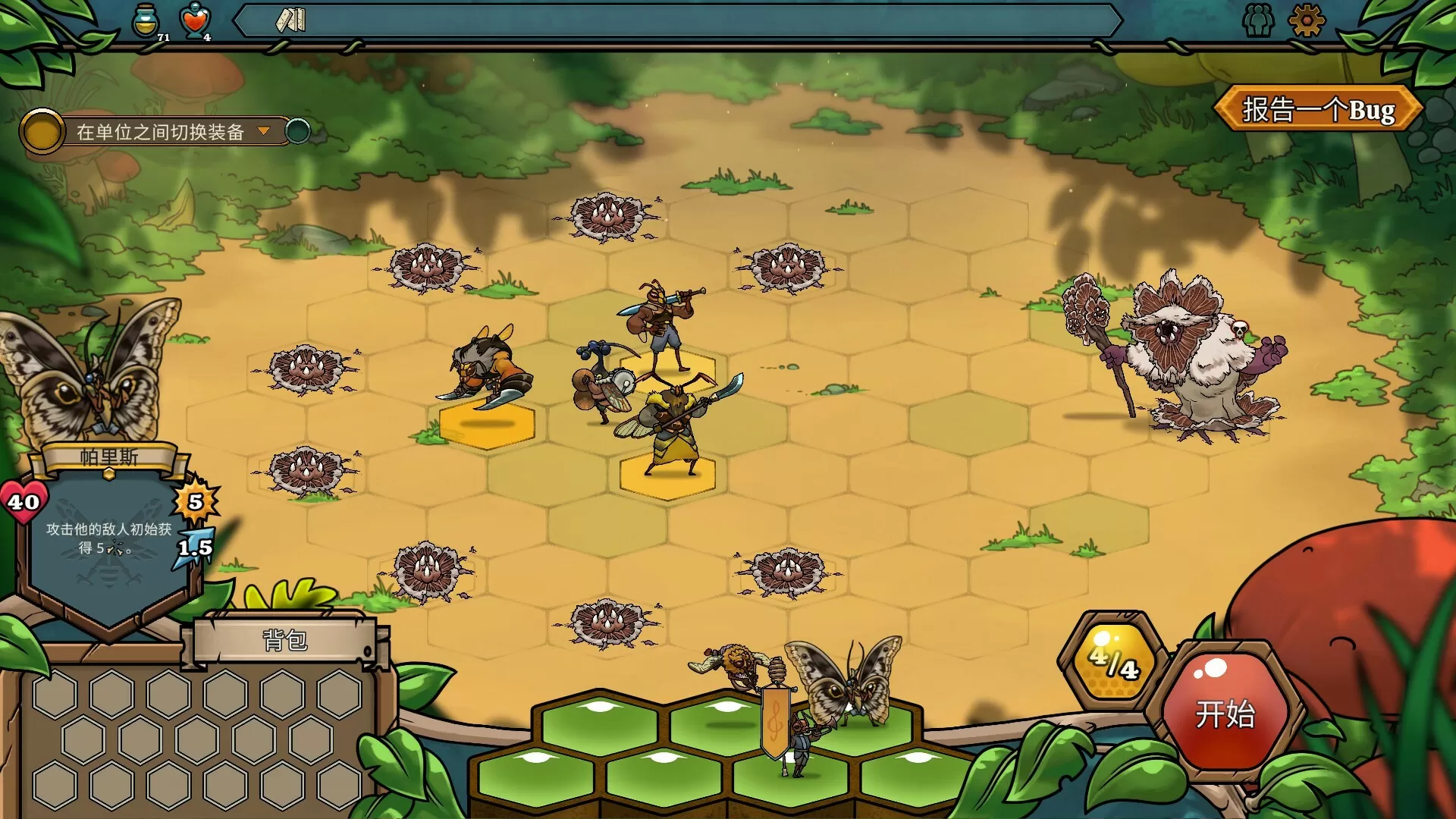Open the cards icon in the top banner
Viewport: 1456px width, 819px height.
coord(289,20)
